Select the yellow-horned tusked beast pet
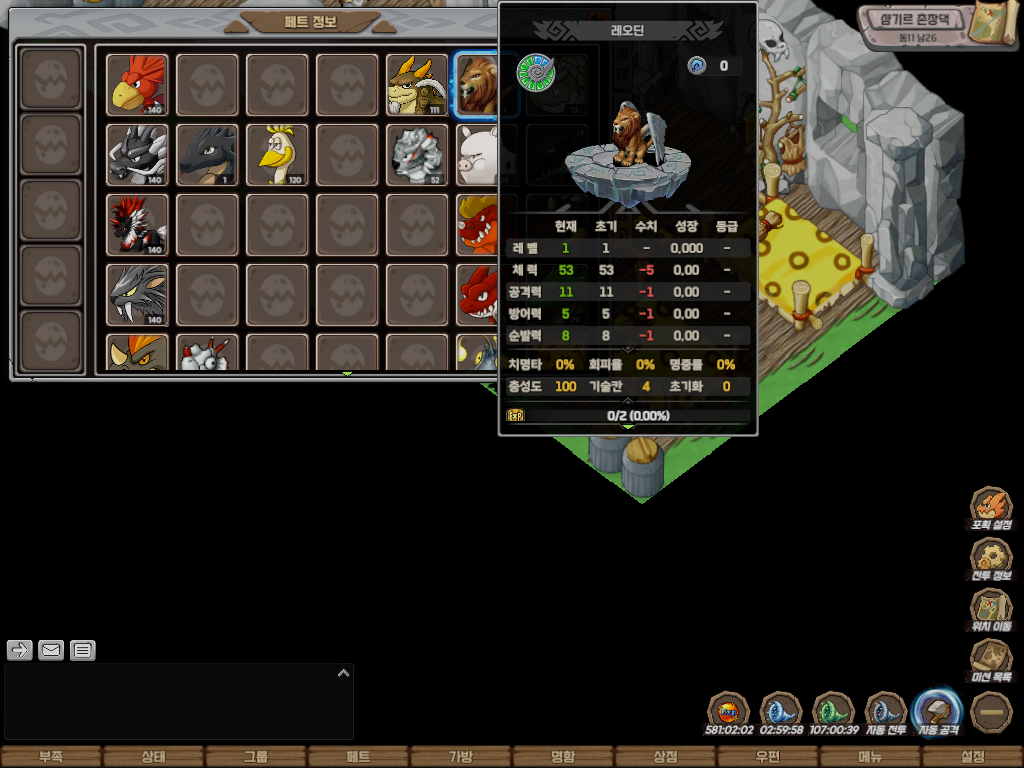The height and width of the screenshot is (768, 1024). pos(417,84)
